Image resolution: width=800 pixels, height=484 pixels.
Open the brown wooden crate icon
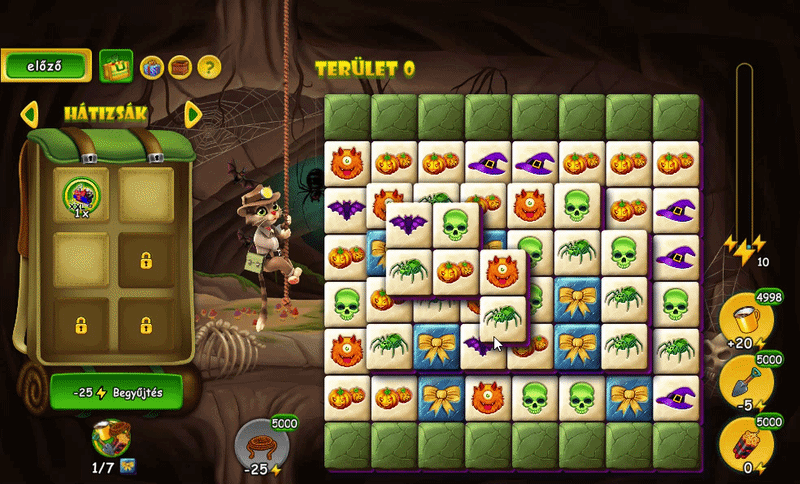tap(180, 67)
